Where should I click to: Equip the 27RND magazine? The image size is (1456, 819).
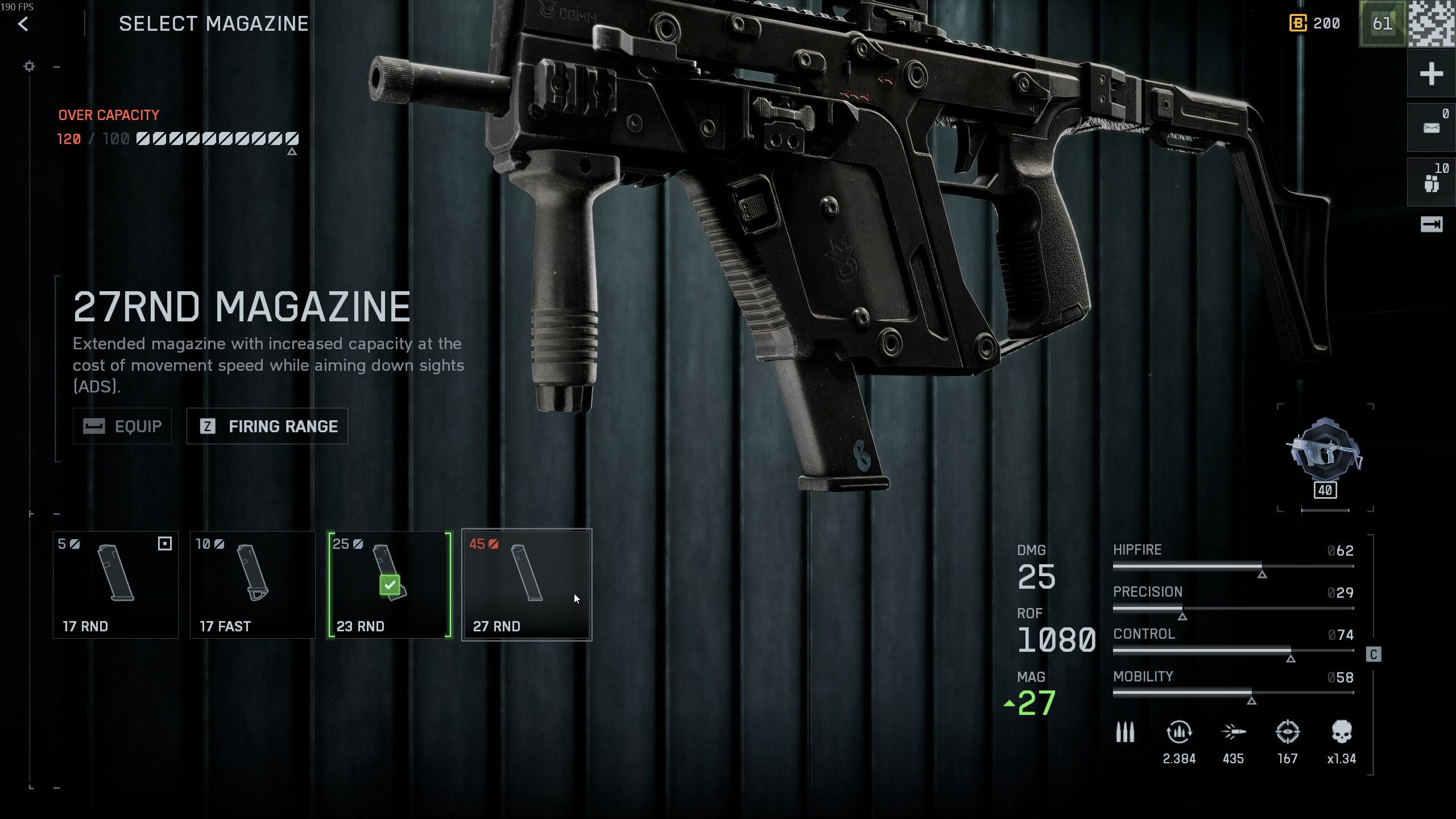point(122,426)
